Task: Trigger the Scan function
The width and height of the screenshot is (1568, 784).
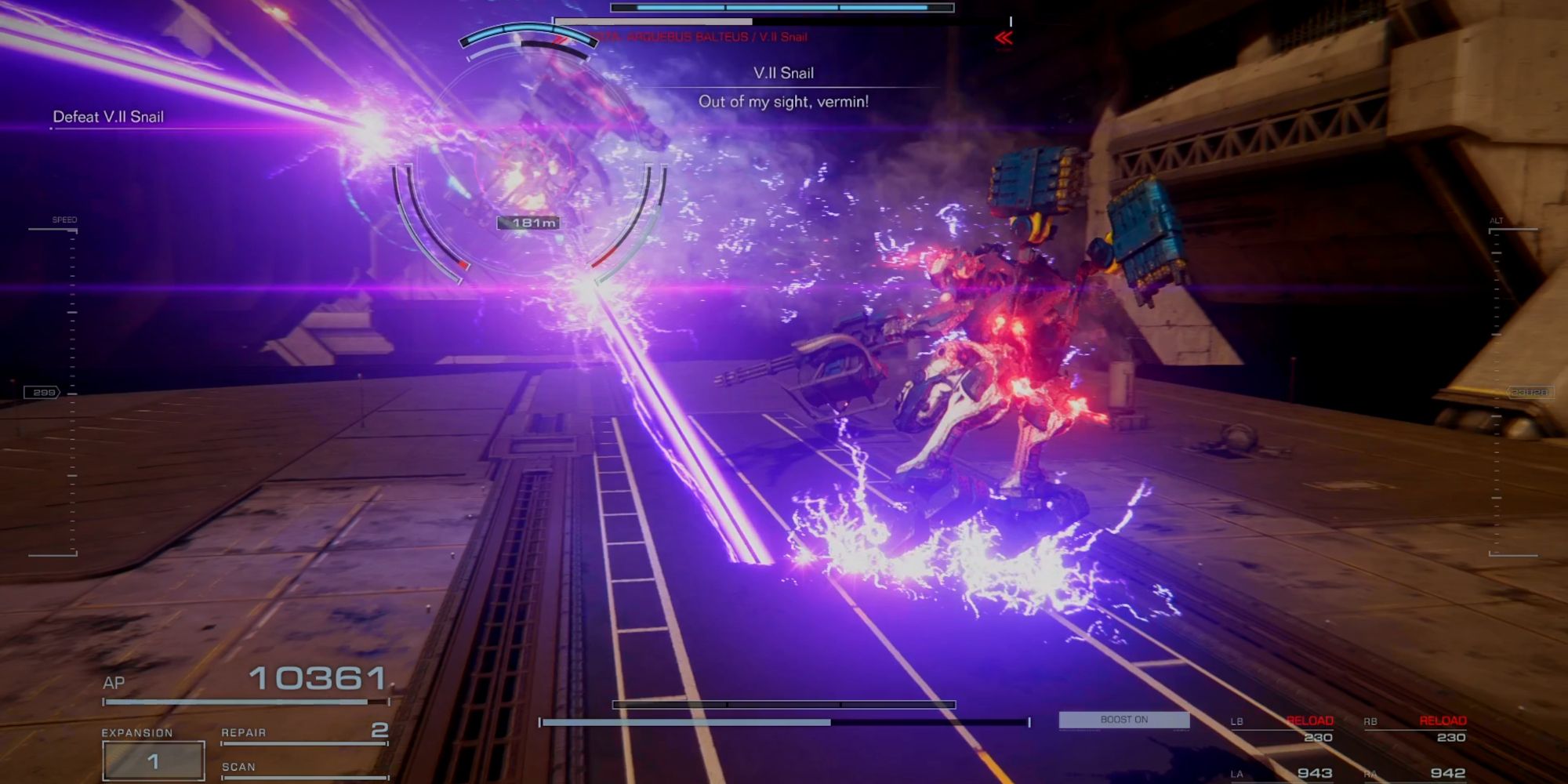Action: (304, 768)
